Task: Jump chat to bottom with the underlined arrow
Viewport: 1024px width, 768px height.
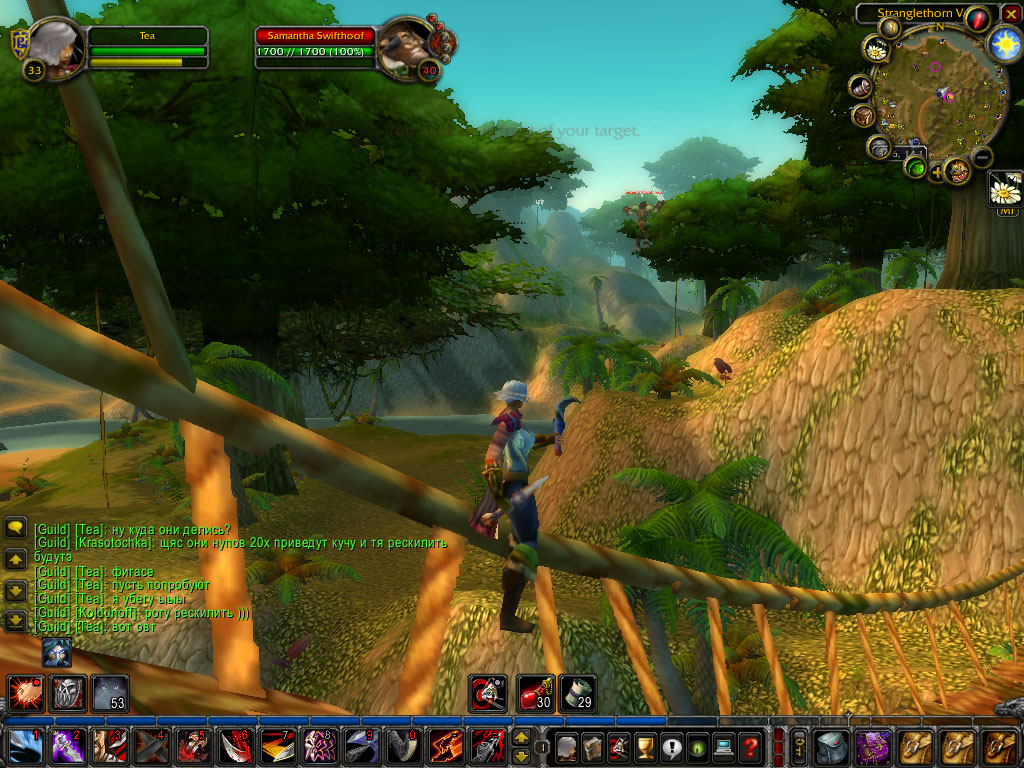Action: click(15, 620)
